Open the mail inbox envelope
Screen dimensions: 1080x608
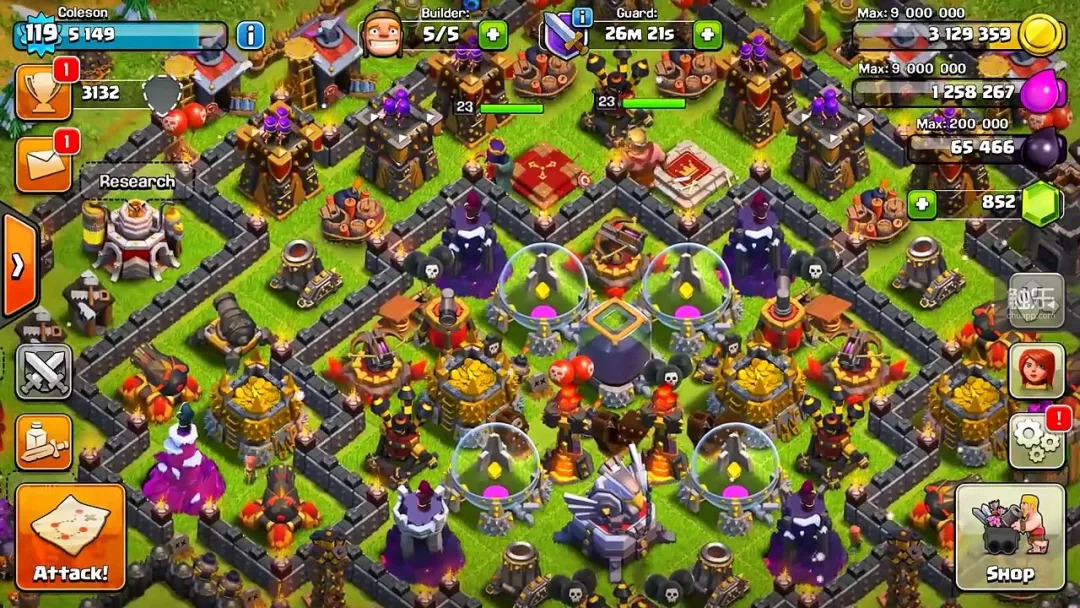pos(43,164)
